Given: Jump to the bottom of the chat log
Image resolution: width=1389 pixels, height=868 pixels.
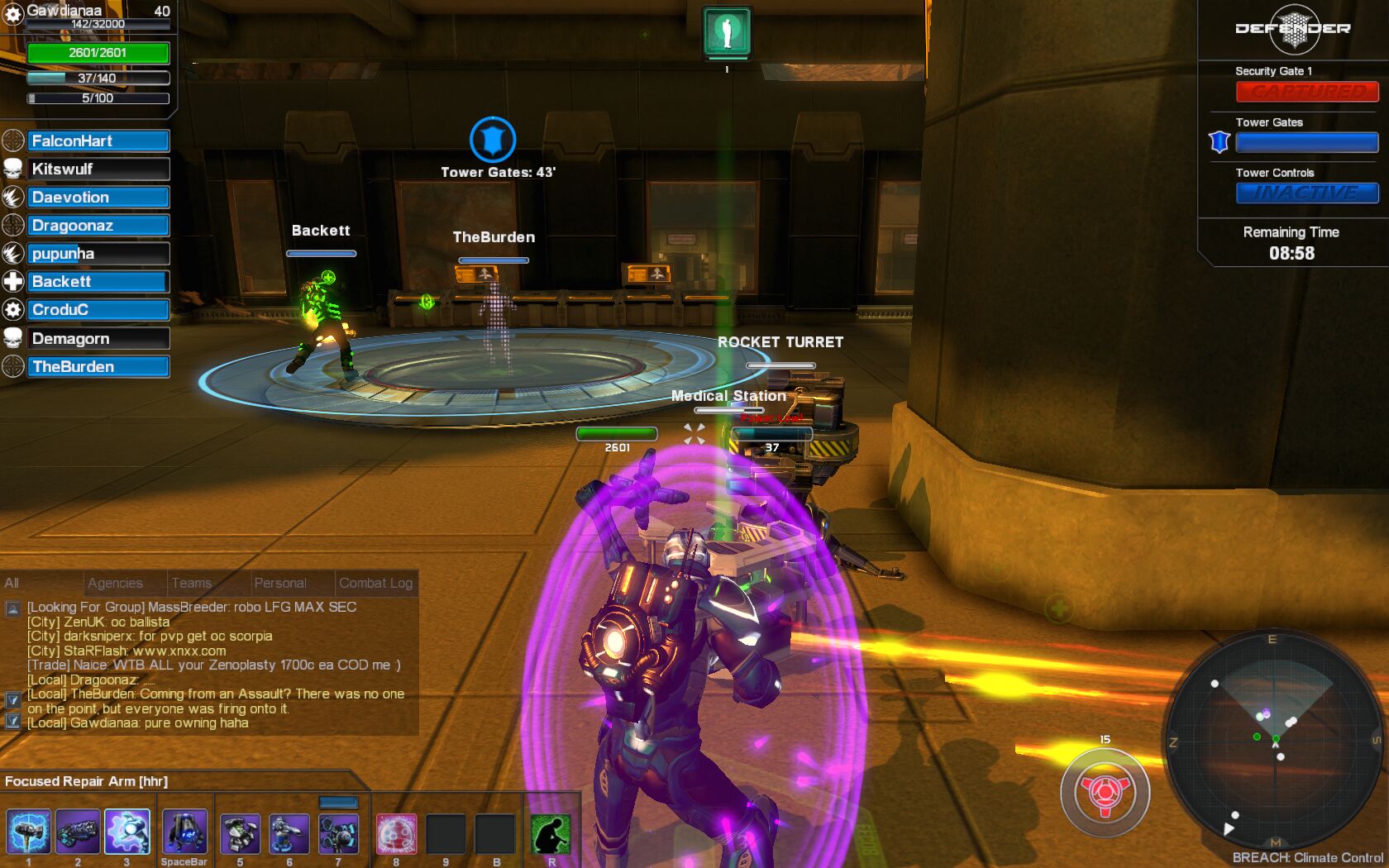Looking at the screenshot, I should click(x=12, y=721).
